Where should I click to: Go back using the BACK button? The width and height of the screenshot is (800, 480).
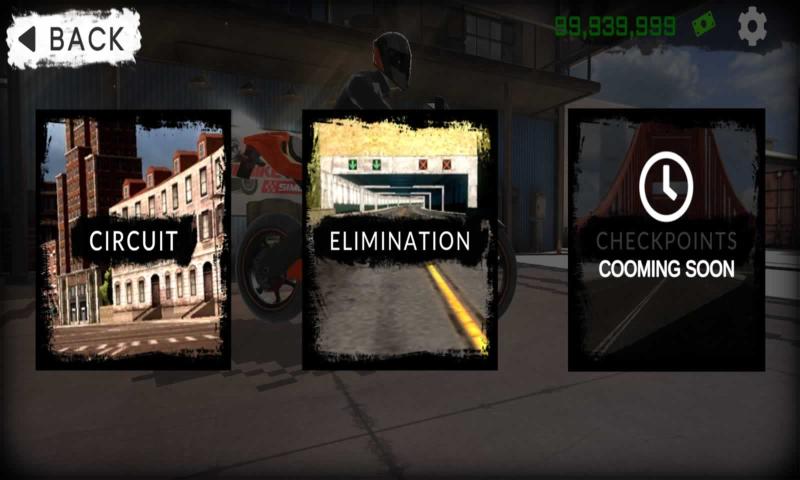pos(72,38)
